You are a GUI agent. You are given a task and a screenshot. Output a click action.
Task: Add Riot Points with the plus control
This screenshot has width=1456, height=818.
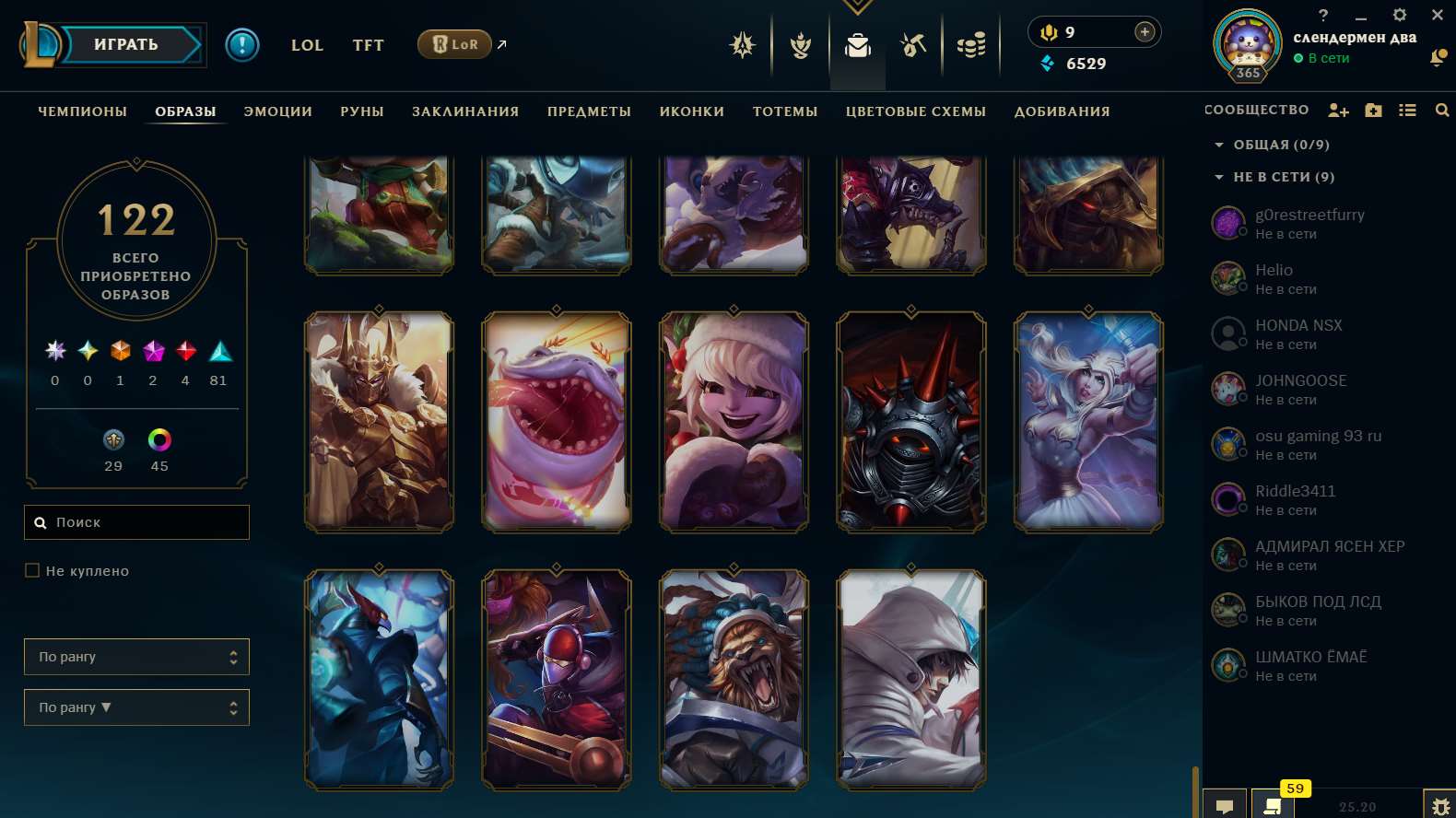tap(1145, 31)
